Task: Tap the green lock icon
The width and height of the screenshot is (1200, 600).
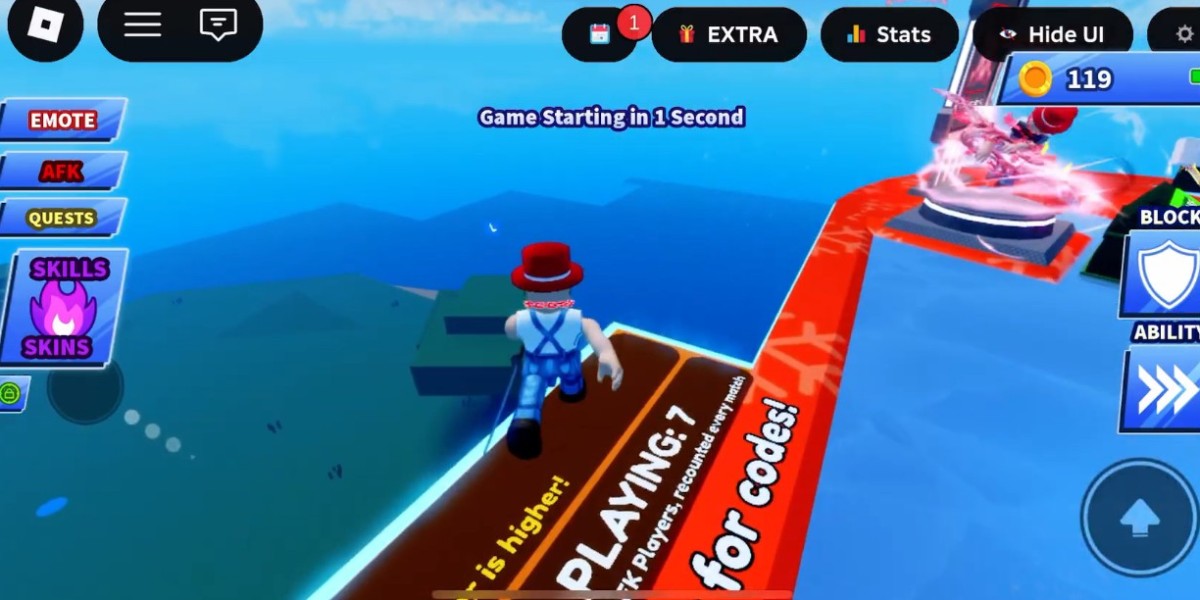Action: [x=11, y=394]
